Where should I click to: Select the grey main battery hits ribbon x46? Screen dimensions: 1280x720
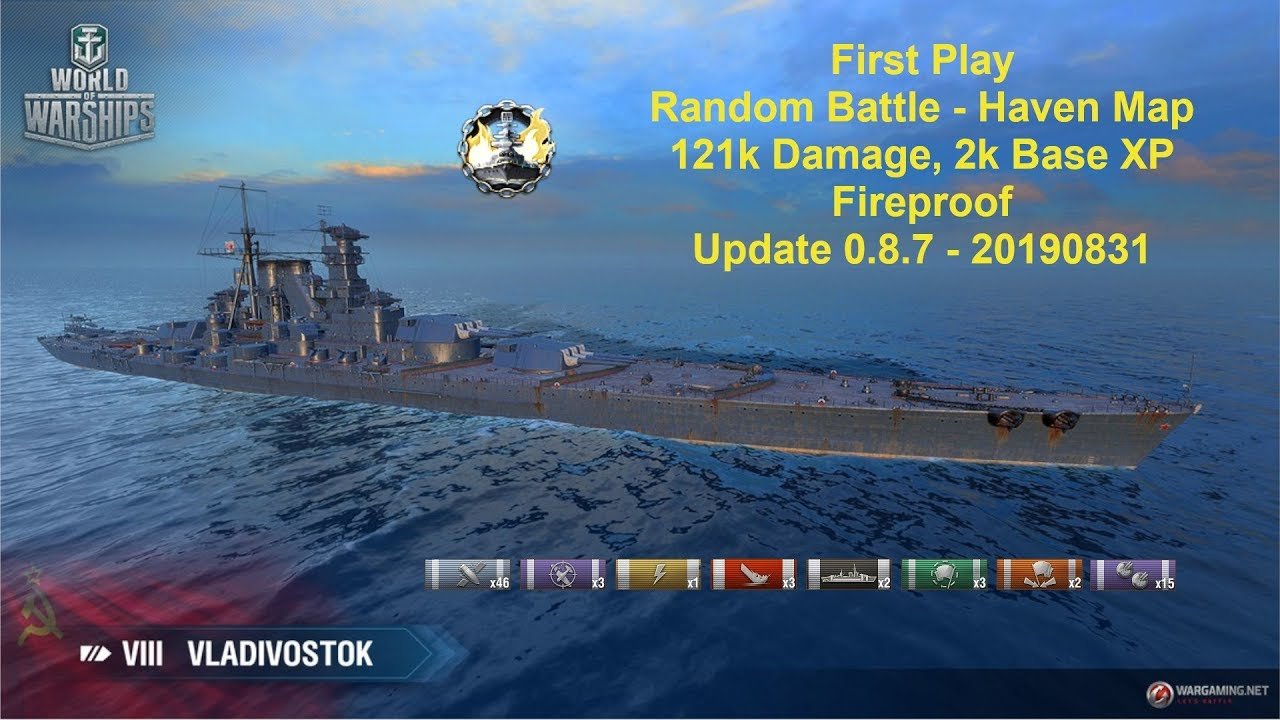(467, 575)
